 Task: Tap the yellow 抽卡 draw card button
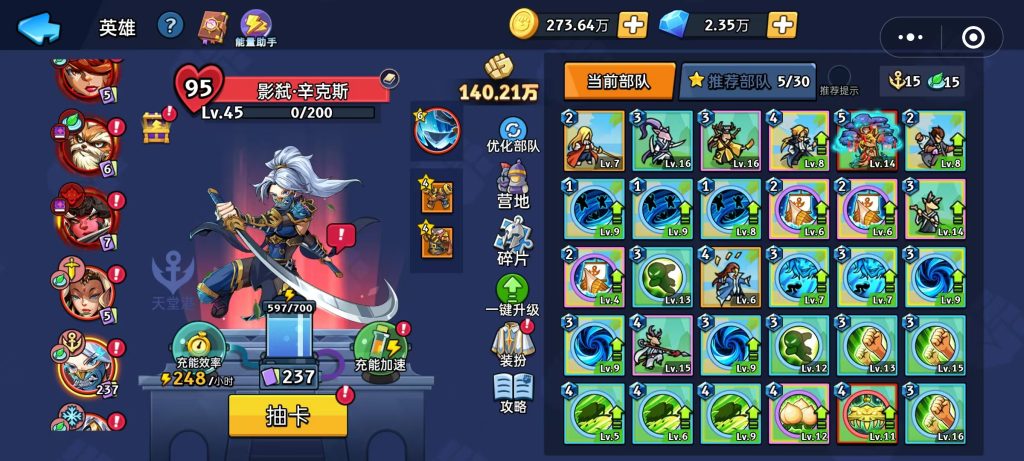(x=288, y=415)
